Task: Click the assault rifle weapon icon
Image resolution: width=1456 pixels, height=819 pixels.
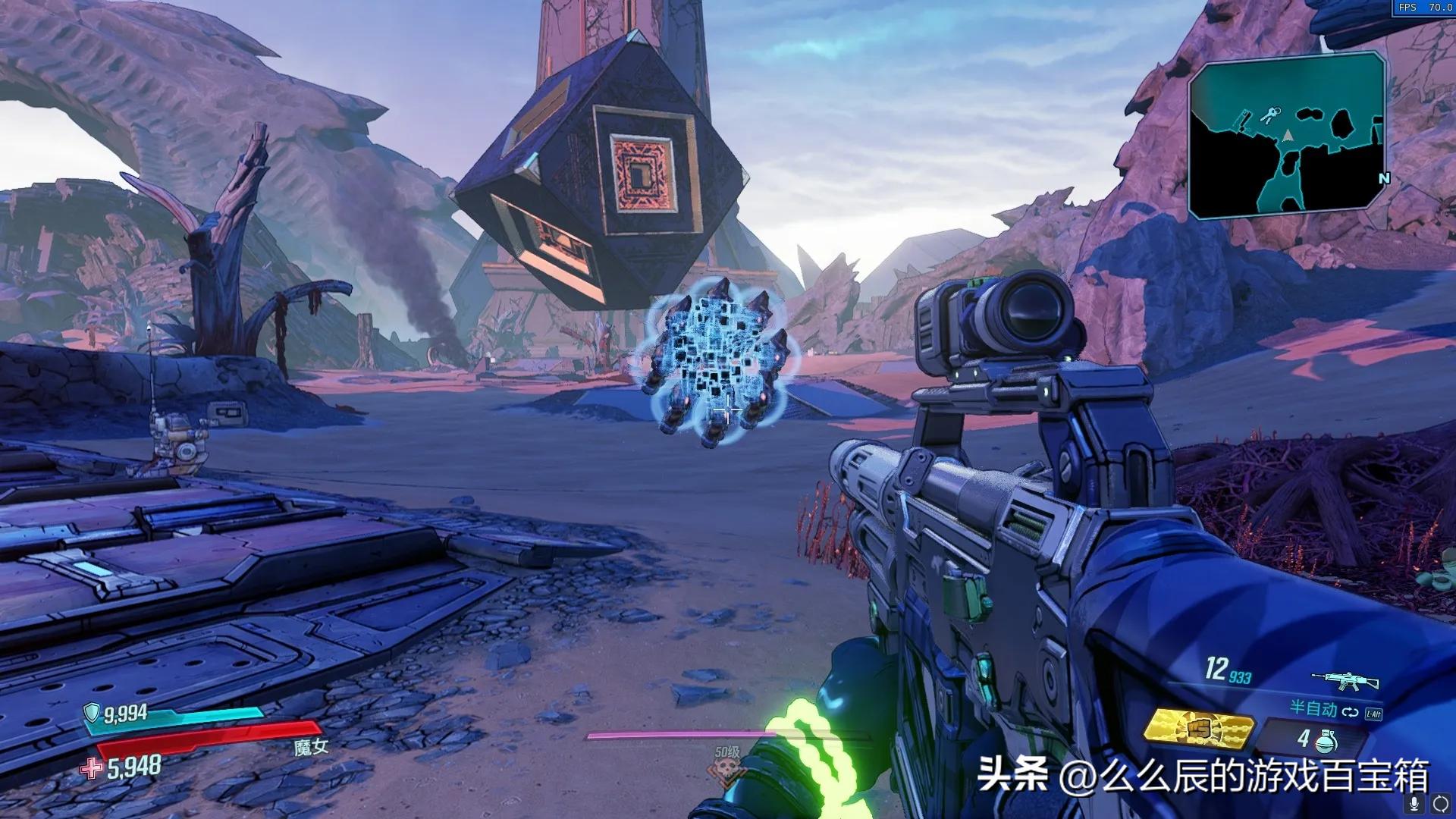Action: [1345, 679]
